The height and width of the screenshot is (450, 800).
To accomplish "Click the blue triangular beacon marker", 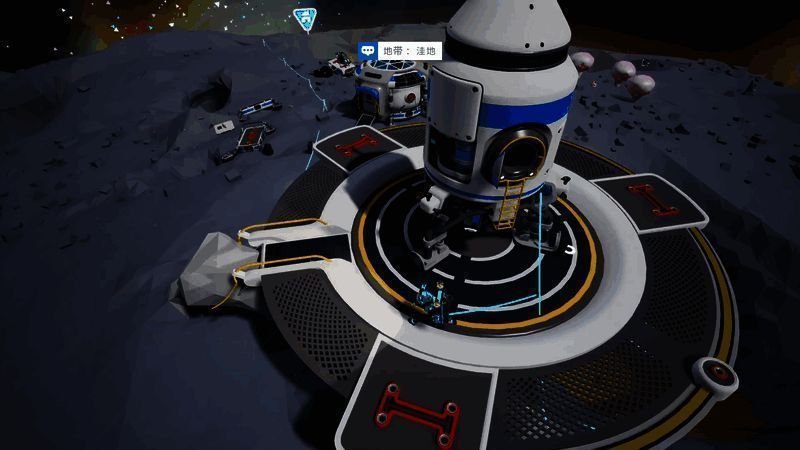I will (x=303, y=17).
